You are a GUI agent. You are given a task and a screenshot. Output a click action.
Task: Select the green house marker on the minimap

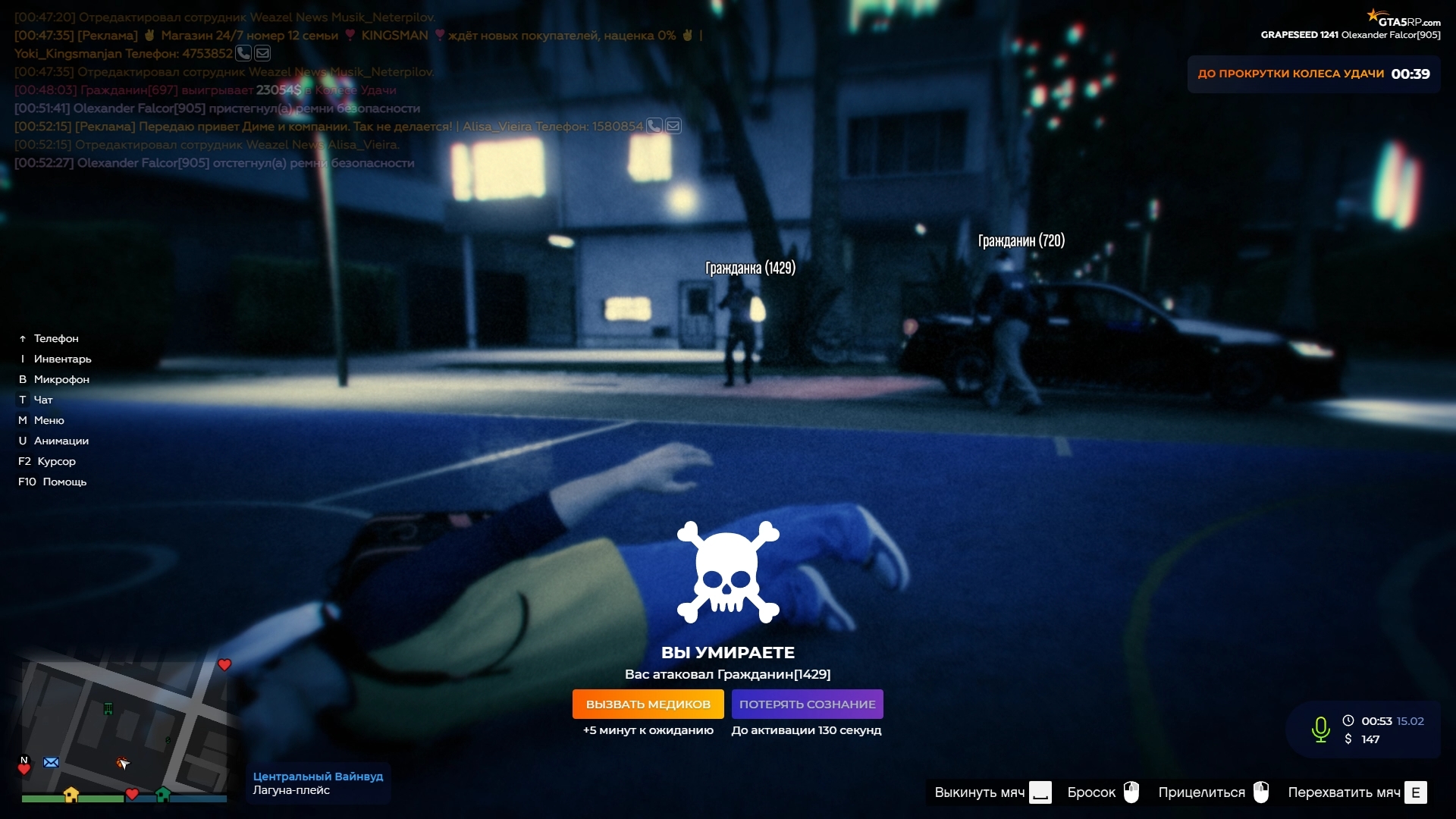[x=162, y=794]
